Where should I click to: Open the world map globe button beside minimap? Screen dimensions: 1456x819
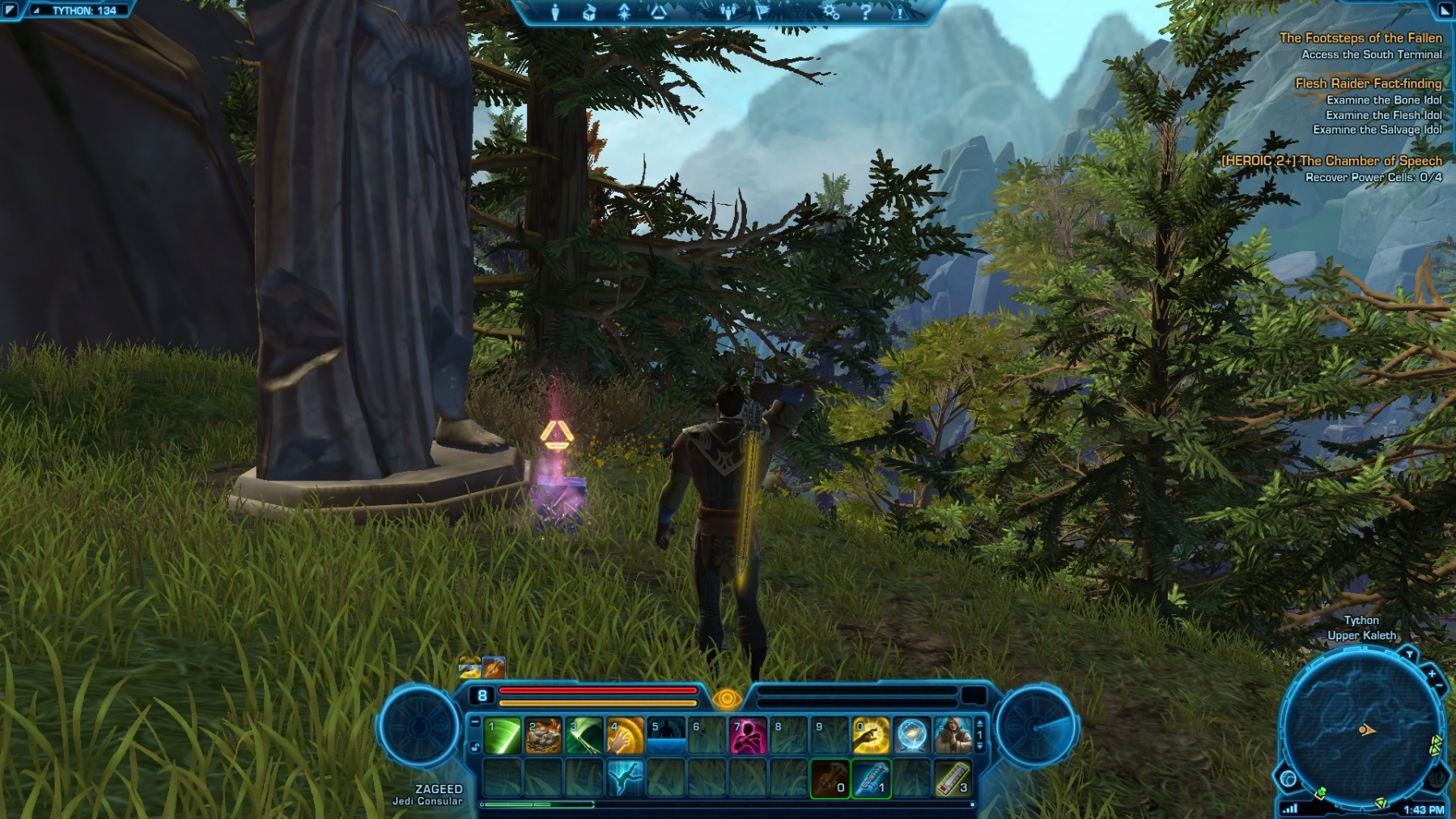[x=1288, y=779]
